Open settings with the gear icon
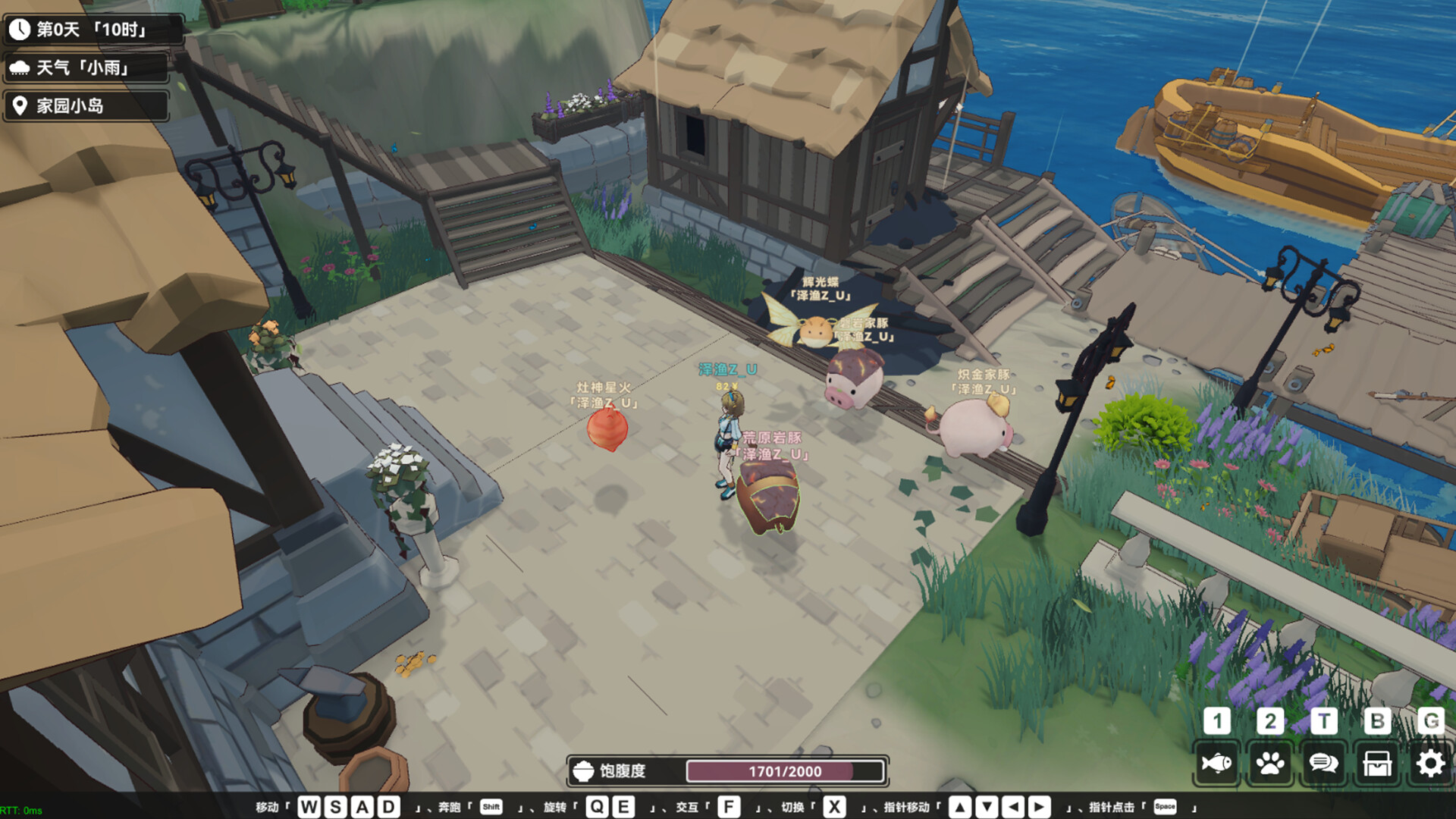 pyautogui.click(x=1431, y=763)
